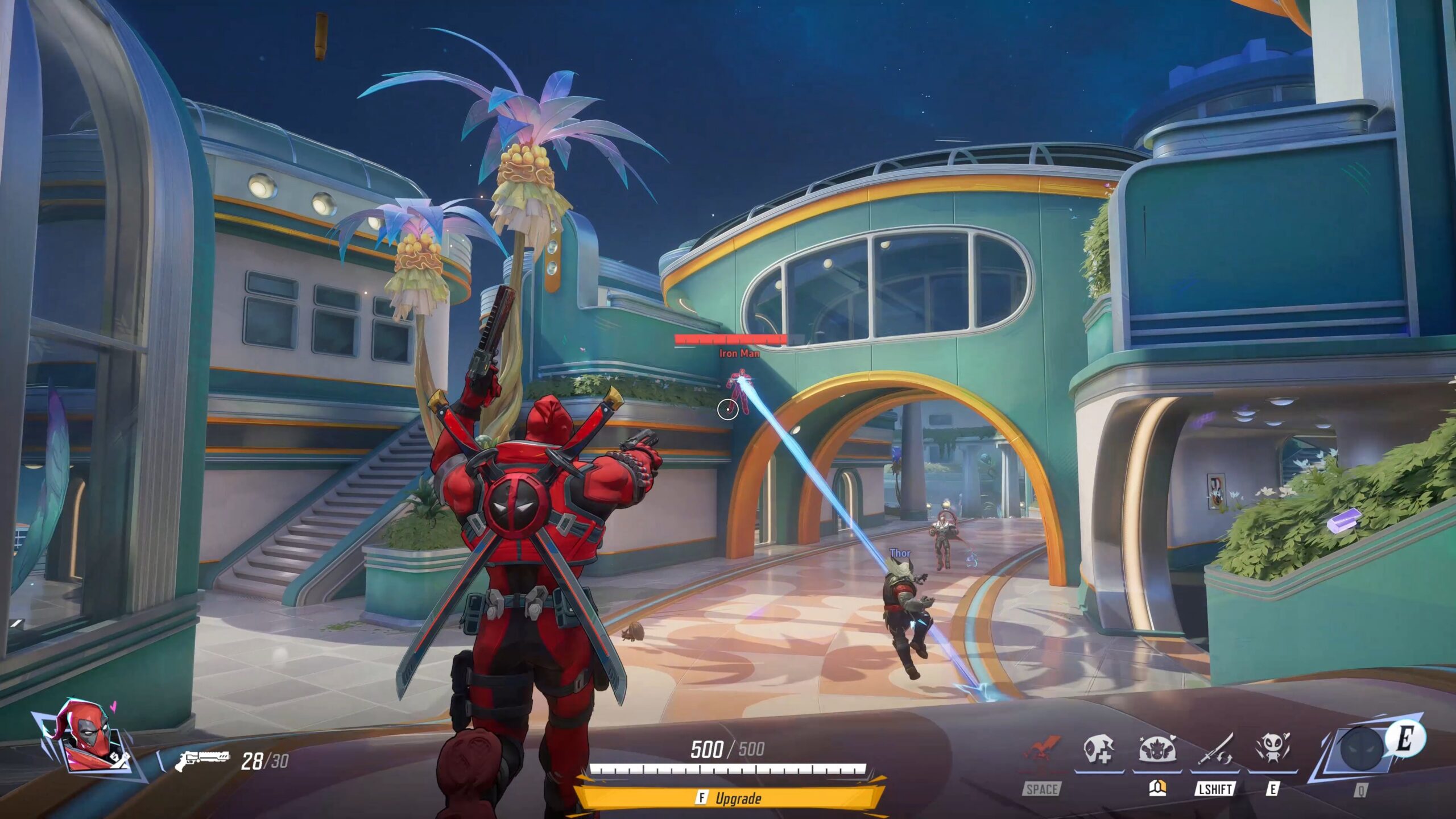Use the katana swap ability icon
This screenshot has height=819, width=1456.
tap(1215, 750)
